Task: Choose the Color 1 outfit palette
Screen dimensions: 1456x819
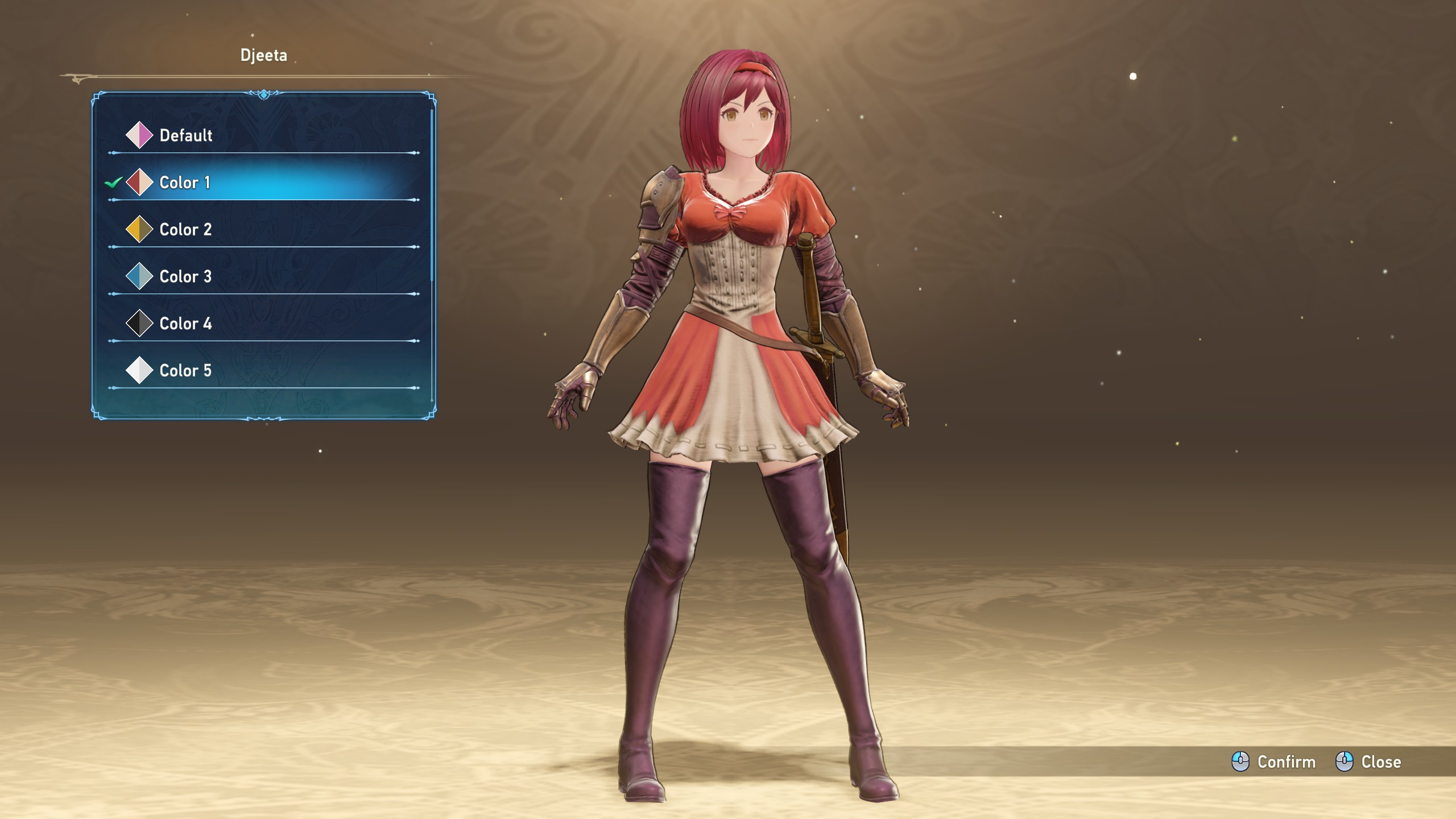Action: click(x=185, y=183)
